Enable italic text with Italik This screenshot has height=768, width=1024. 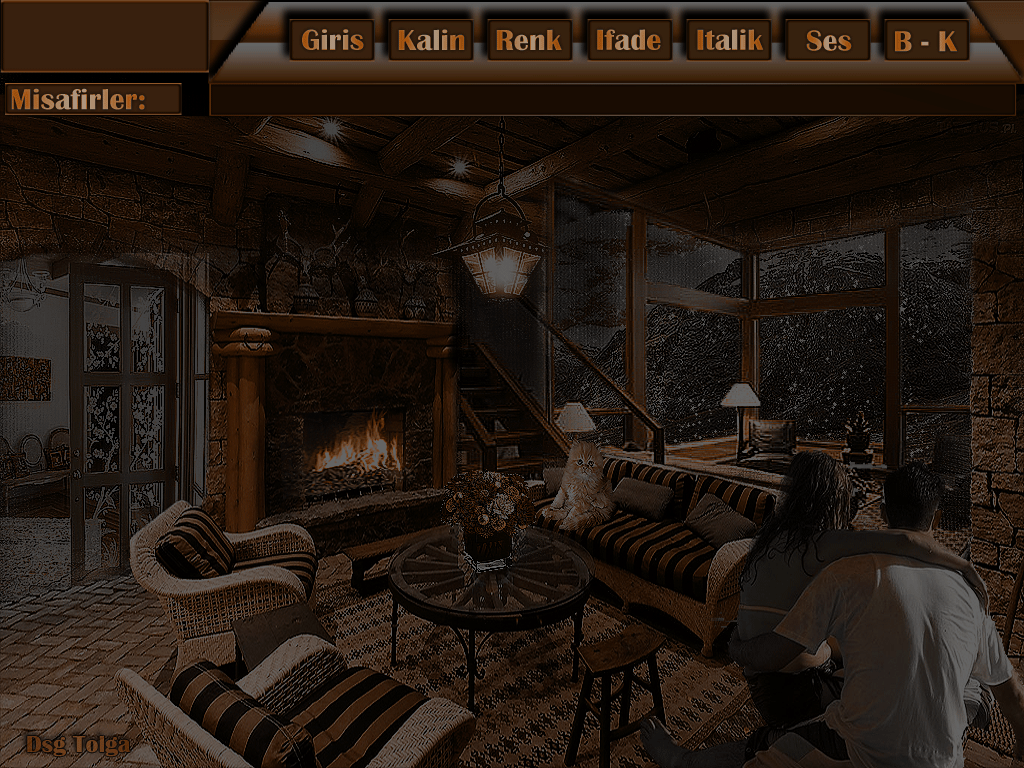(728, 41)
